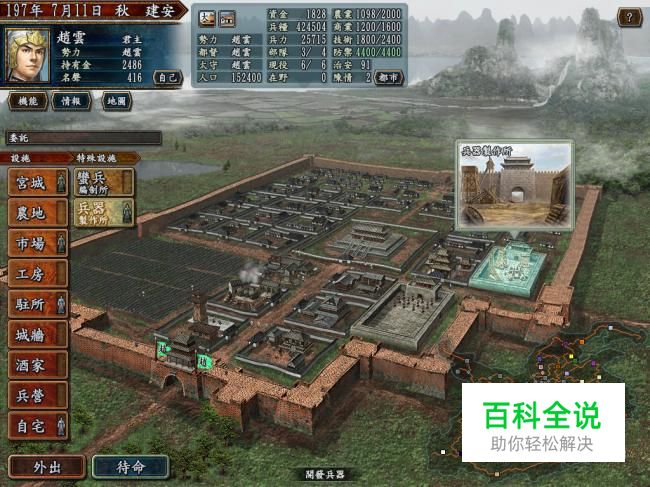Enter 自宅 home
Screen dimensions: 650x487
[37, 426]
